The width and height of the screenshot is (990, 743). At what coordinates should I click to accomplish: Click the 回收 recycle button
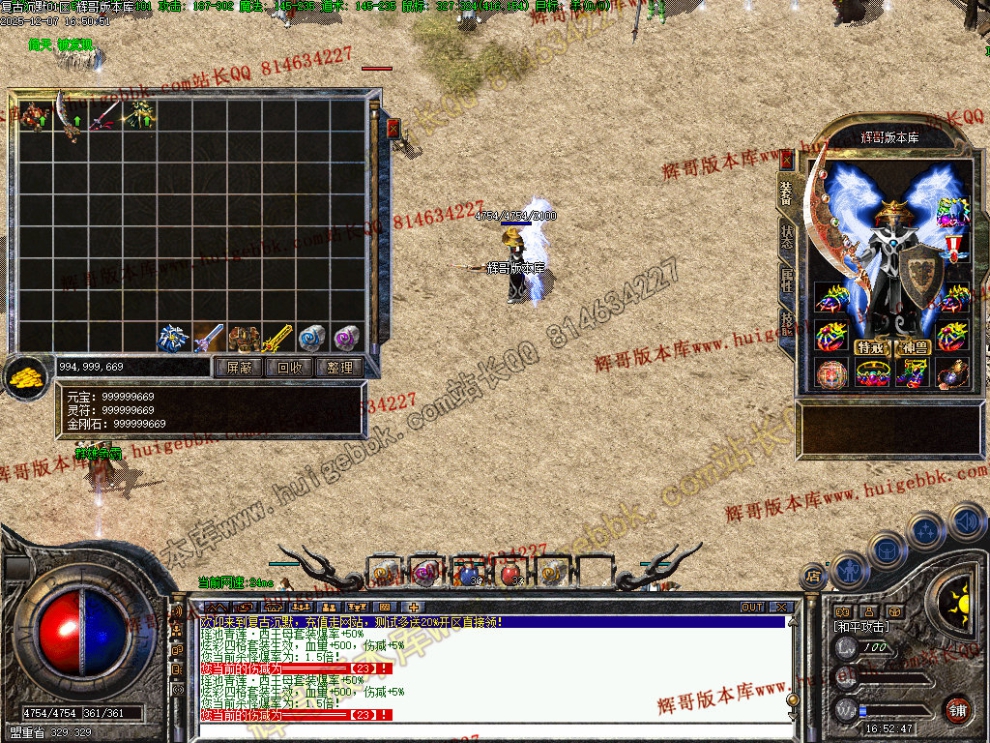(x=290, y=367)
